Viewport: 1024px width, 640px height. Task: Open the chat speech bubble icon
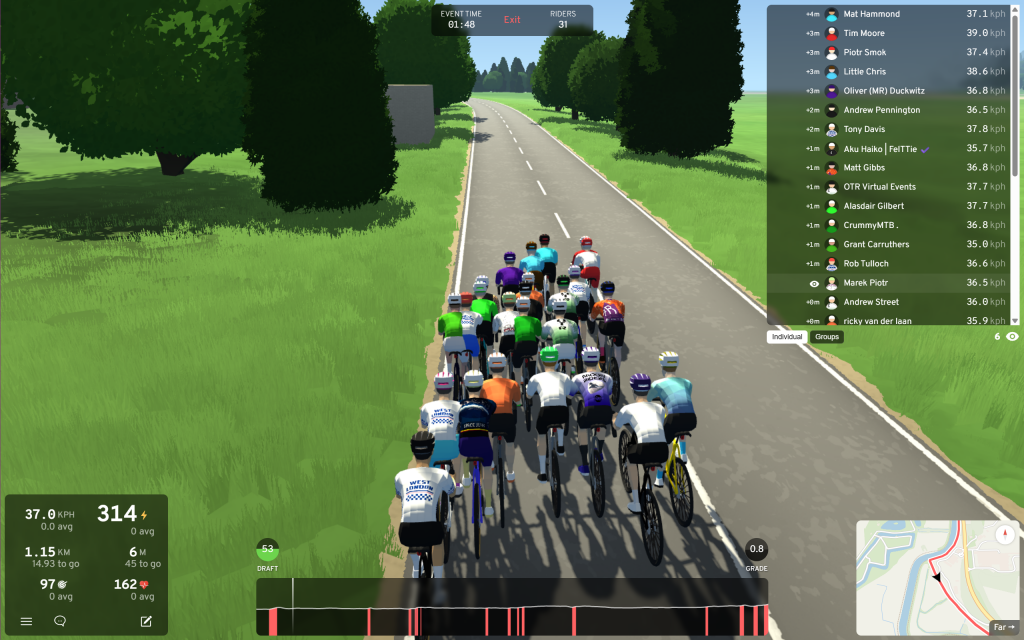pyautogui.click(x=60, y=621)
